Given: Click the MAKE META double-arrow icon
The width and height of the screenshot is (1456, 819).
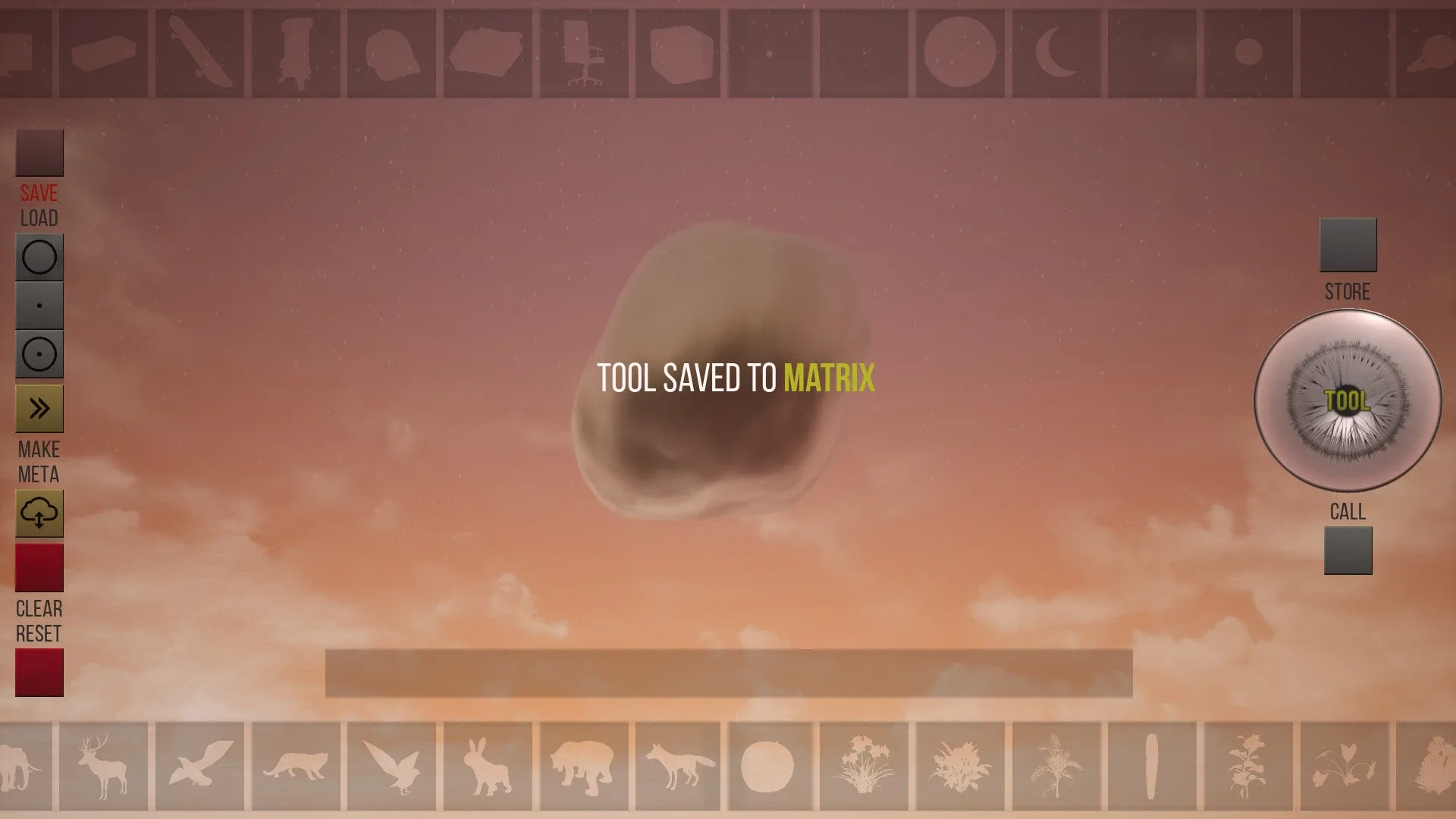Looking at the screenshot, I should coord(39,407).
